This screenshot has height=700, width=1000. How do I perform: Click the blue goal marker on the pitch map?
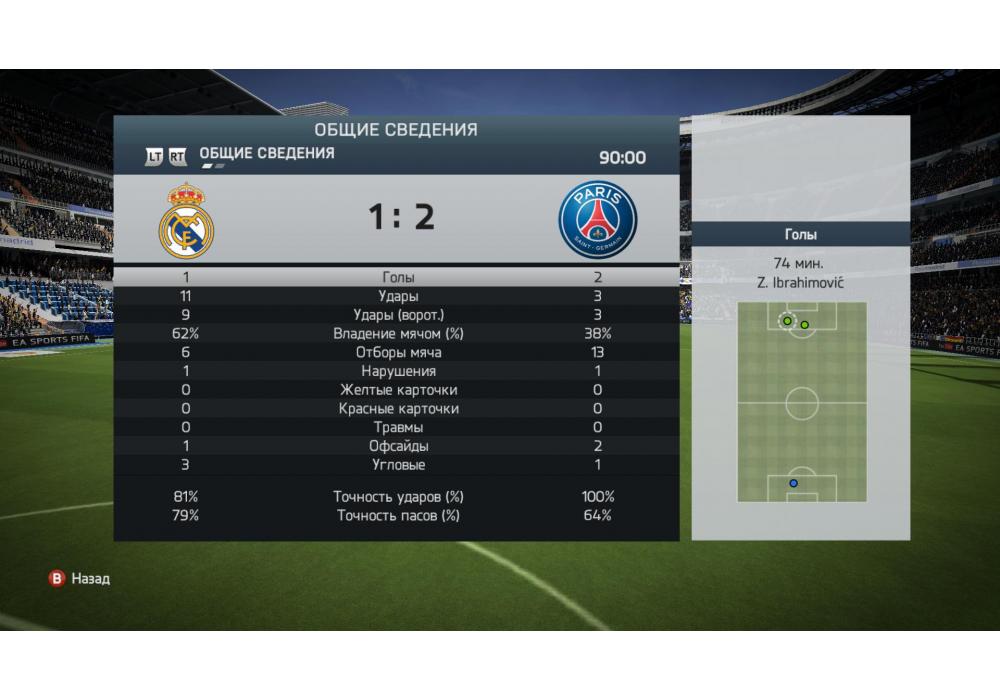click(x=794, y=483)
